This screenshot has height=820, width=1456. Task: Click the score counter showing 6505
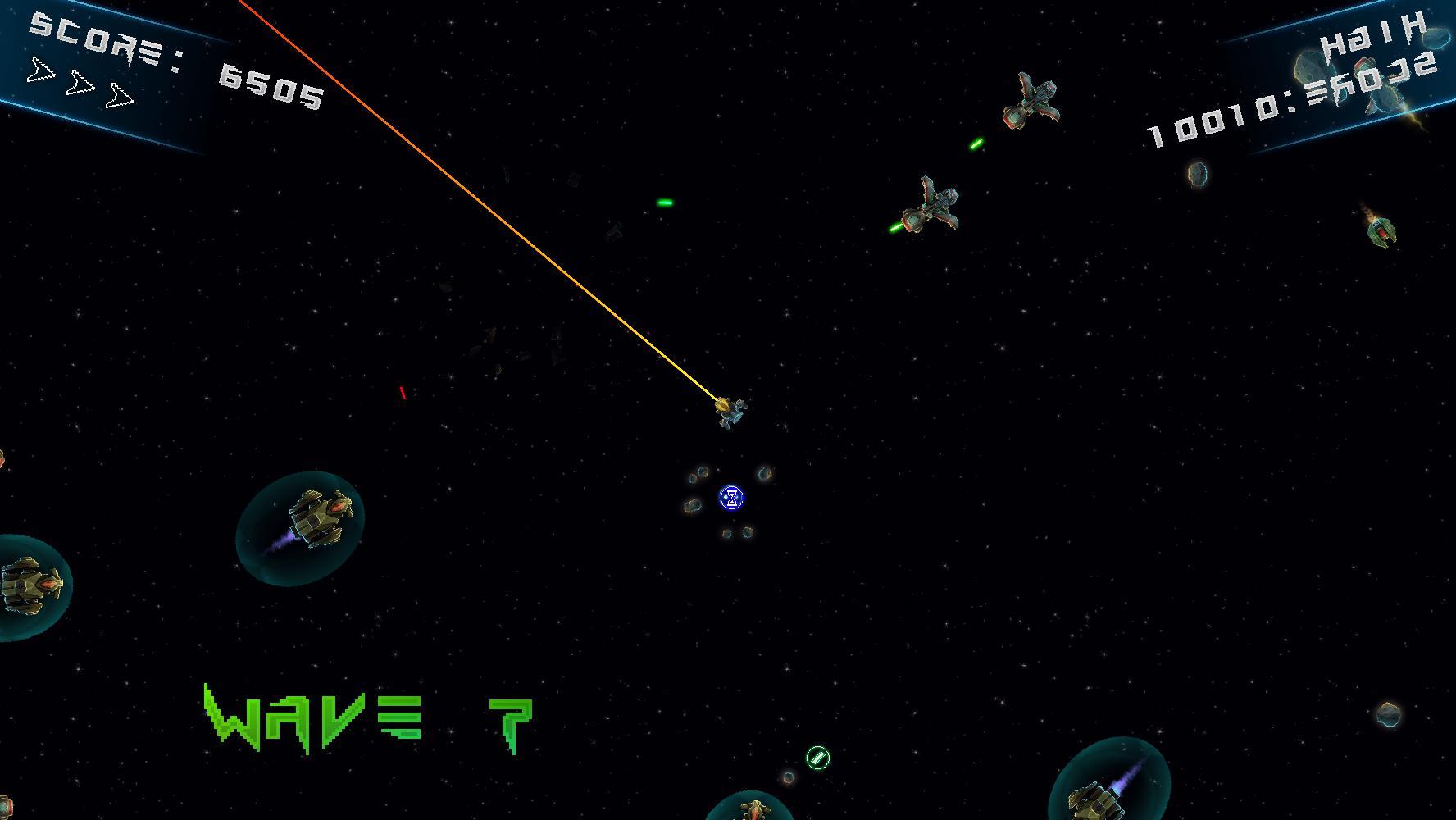pos(271,86)
